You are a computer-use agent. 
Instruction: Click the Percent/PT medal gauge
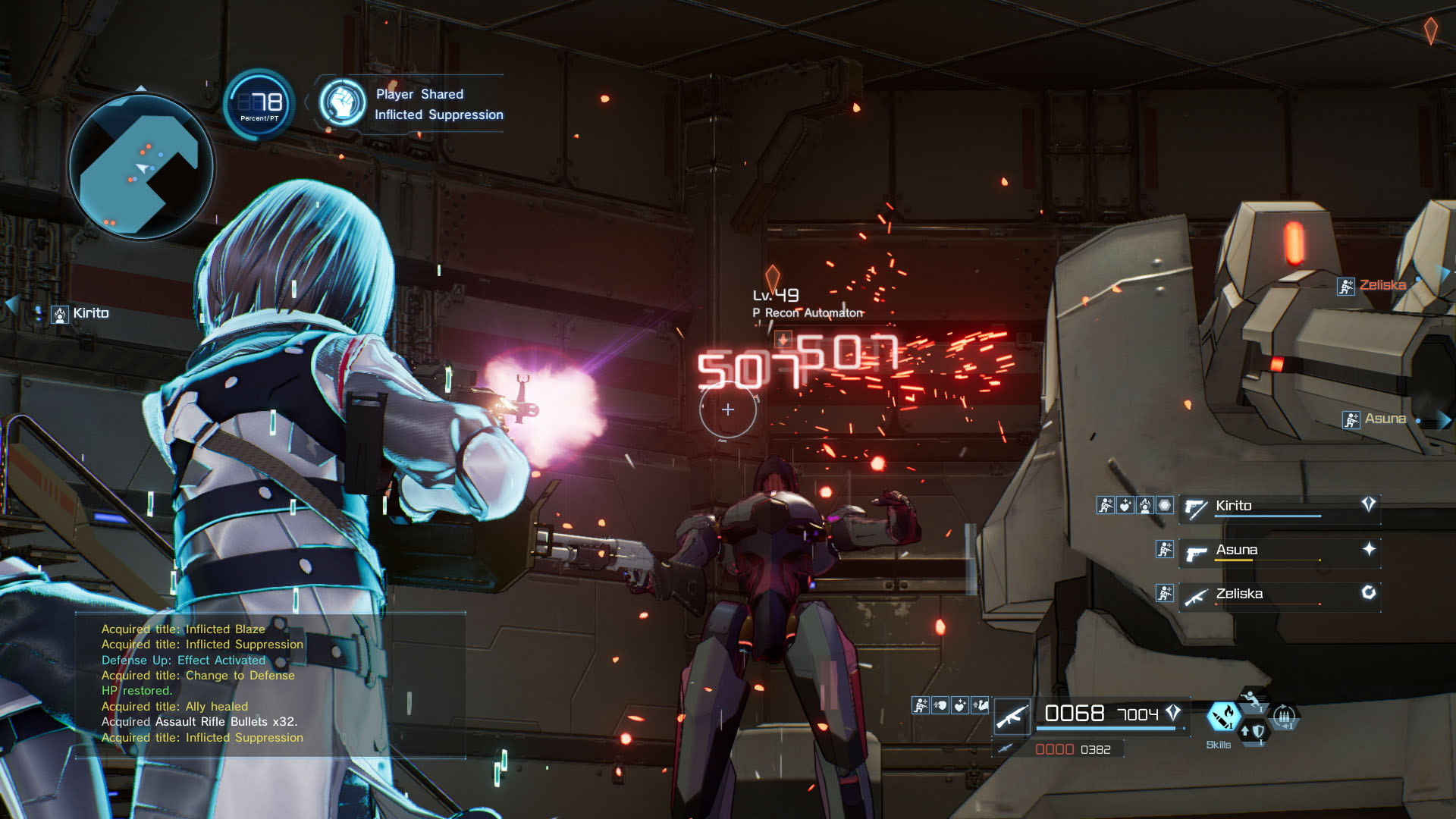coord(259,104)
